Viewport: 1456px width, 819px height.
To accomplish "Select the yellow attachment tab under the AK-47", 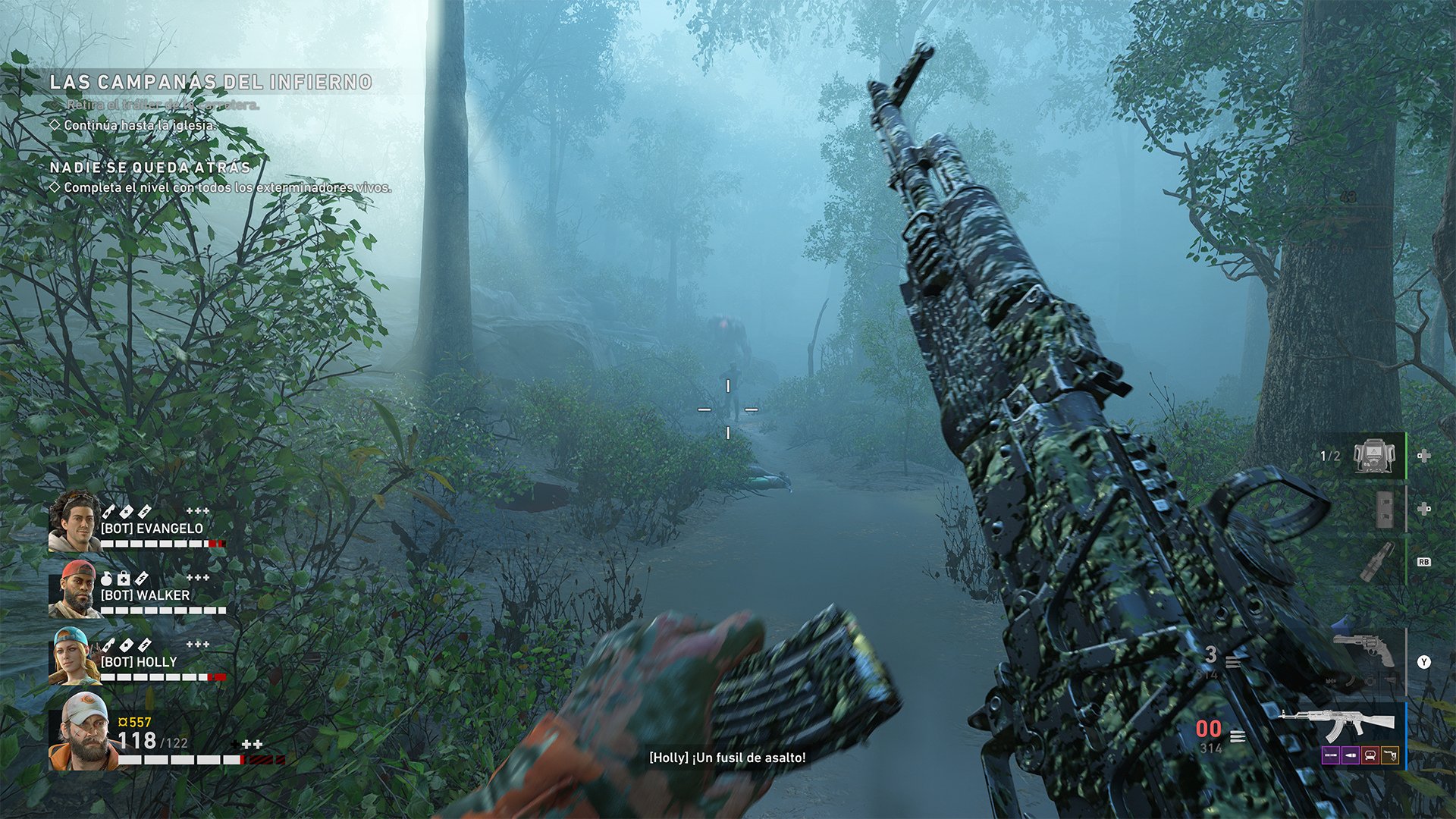I will [x=1392, y=755].
